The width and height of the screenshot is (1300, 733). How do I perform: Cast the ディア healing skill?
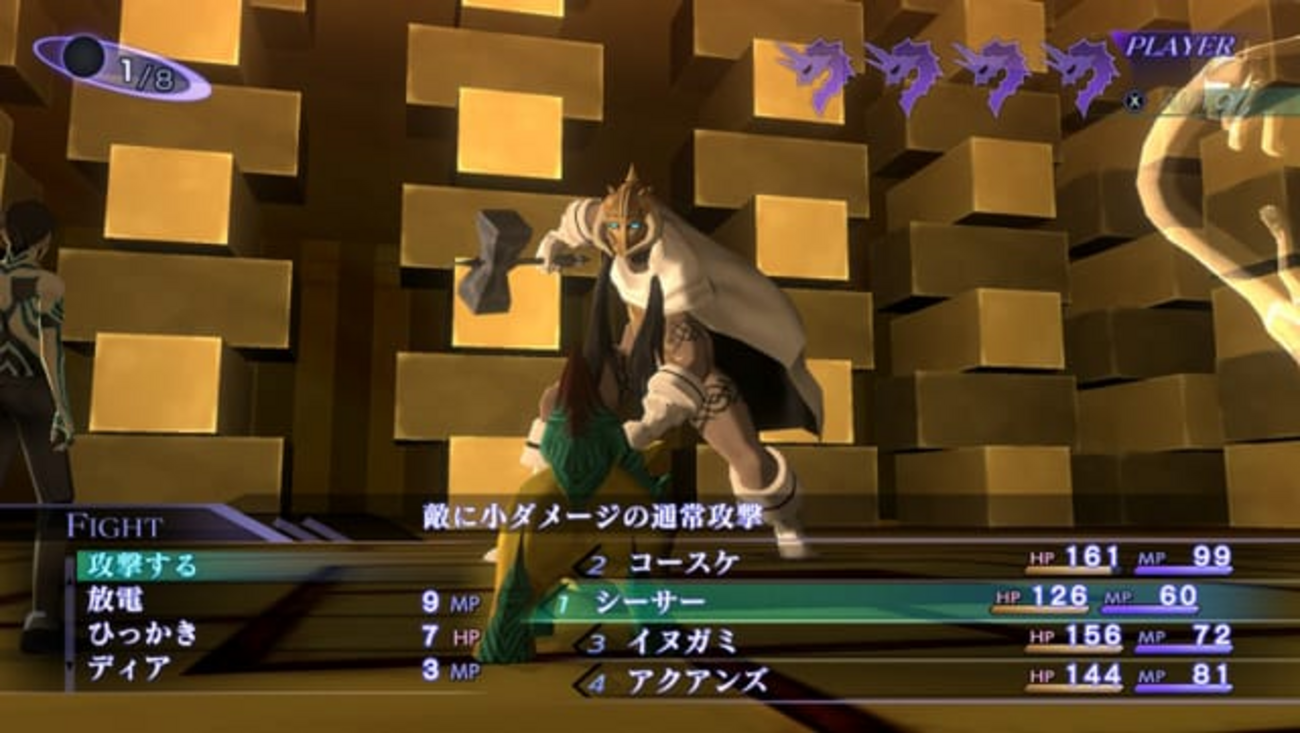tap(129, 668)
